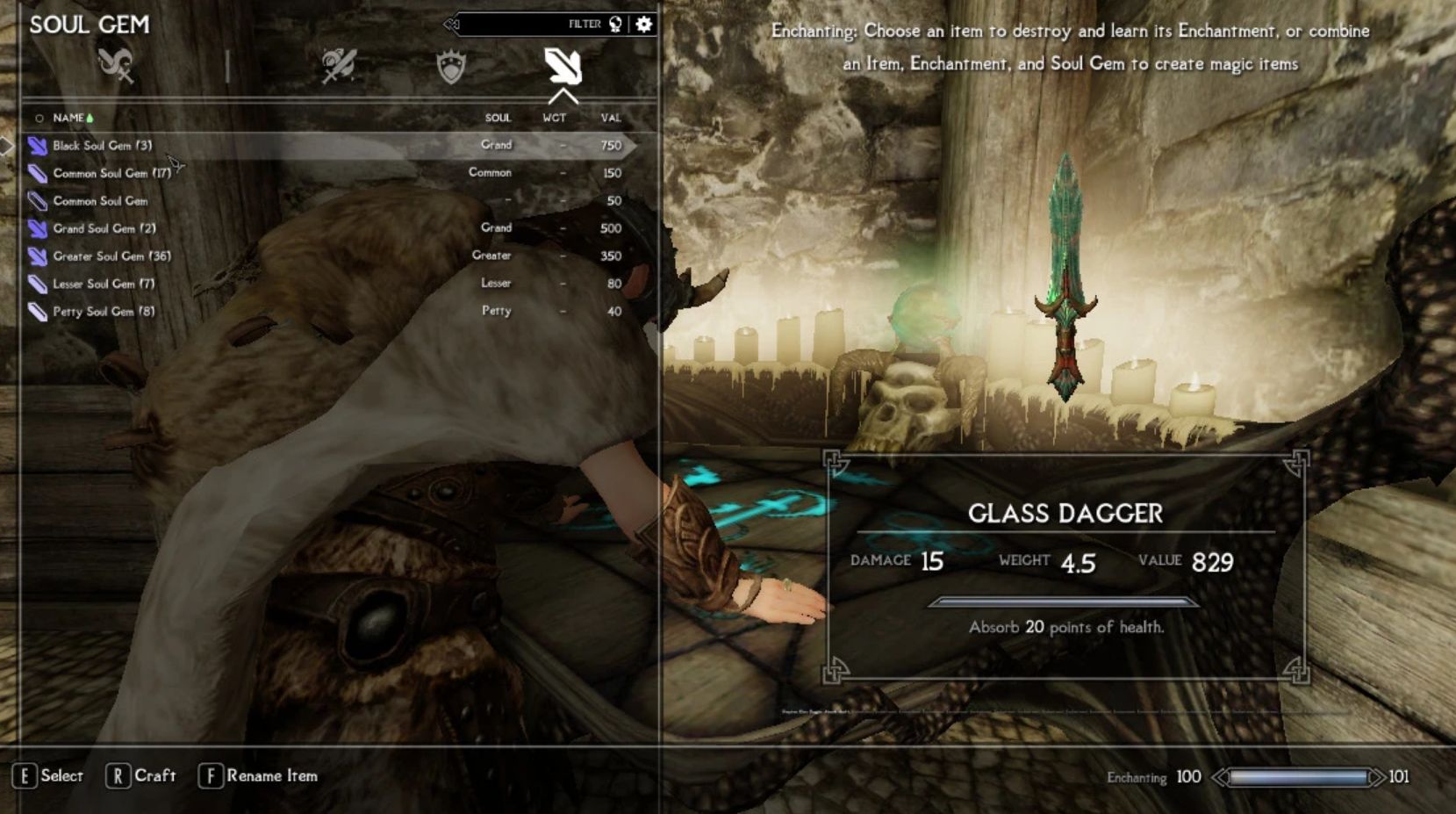Sort soul gems by VAL column
The width and height of the screenshot is (1456, 814).
click(x=611, y=118)
